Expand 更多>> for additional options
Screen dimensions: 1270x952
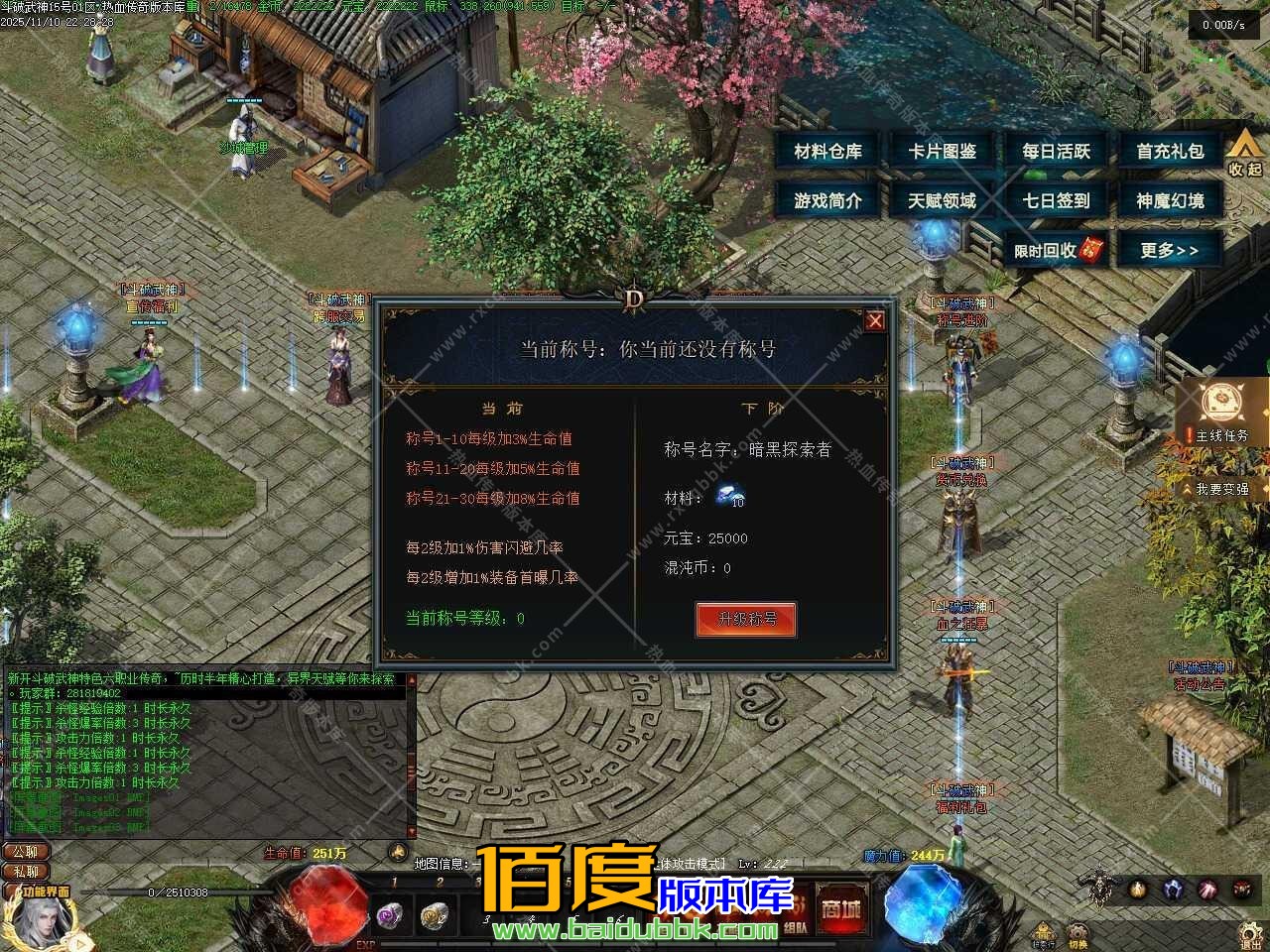tap(1171, 250)
